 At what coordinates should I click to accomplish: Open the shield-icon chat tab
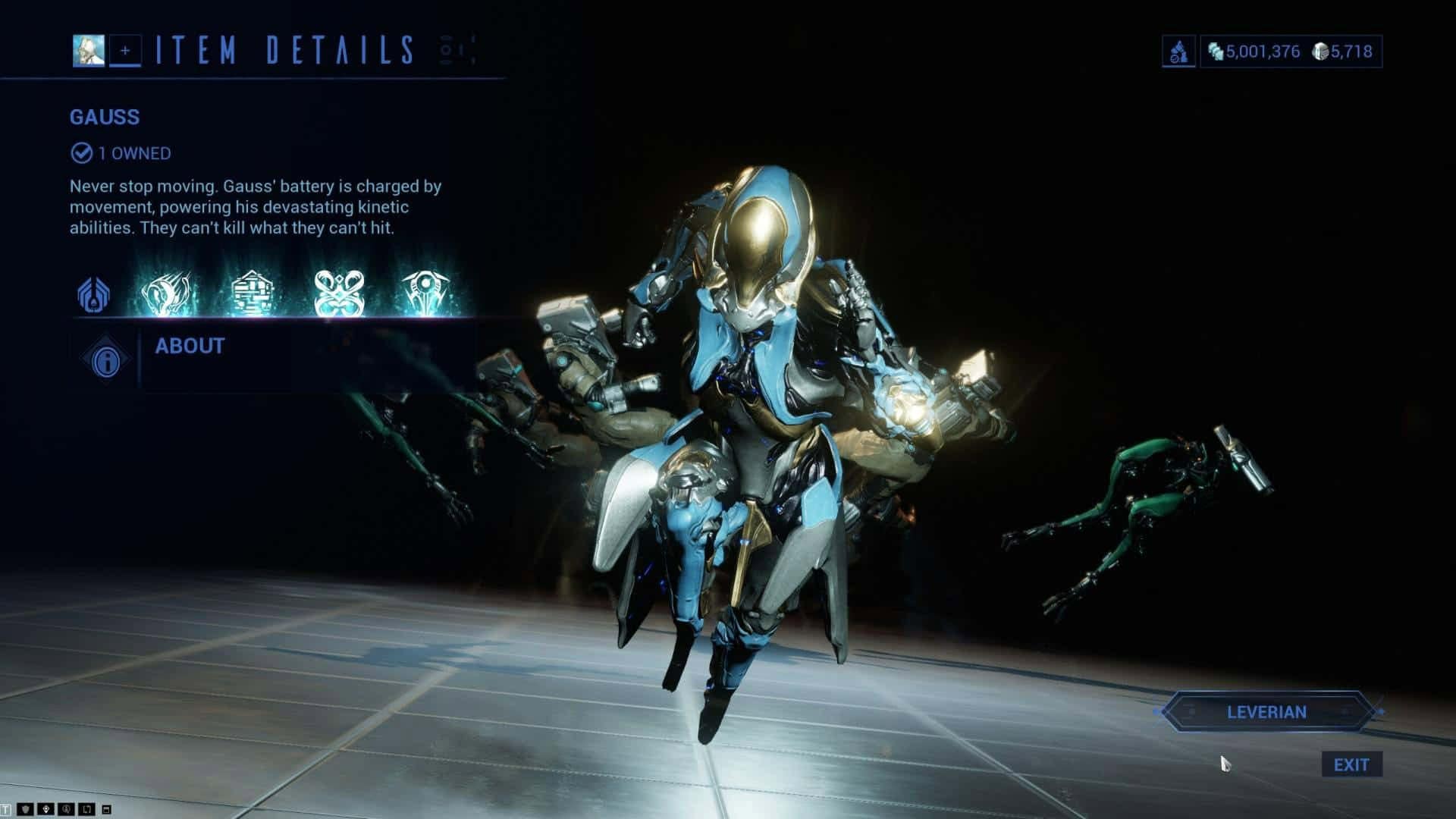pos(26,810)
